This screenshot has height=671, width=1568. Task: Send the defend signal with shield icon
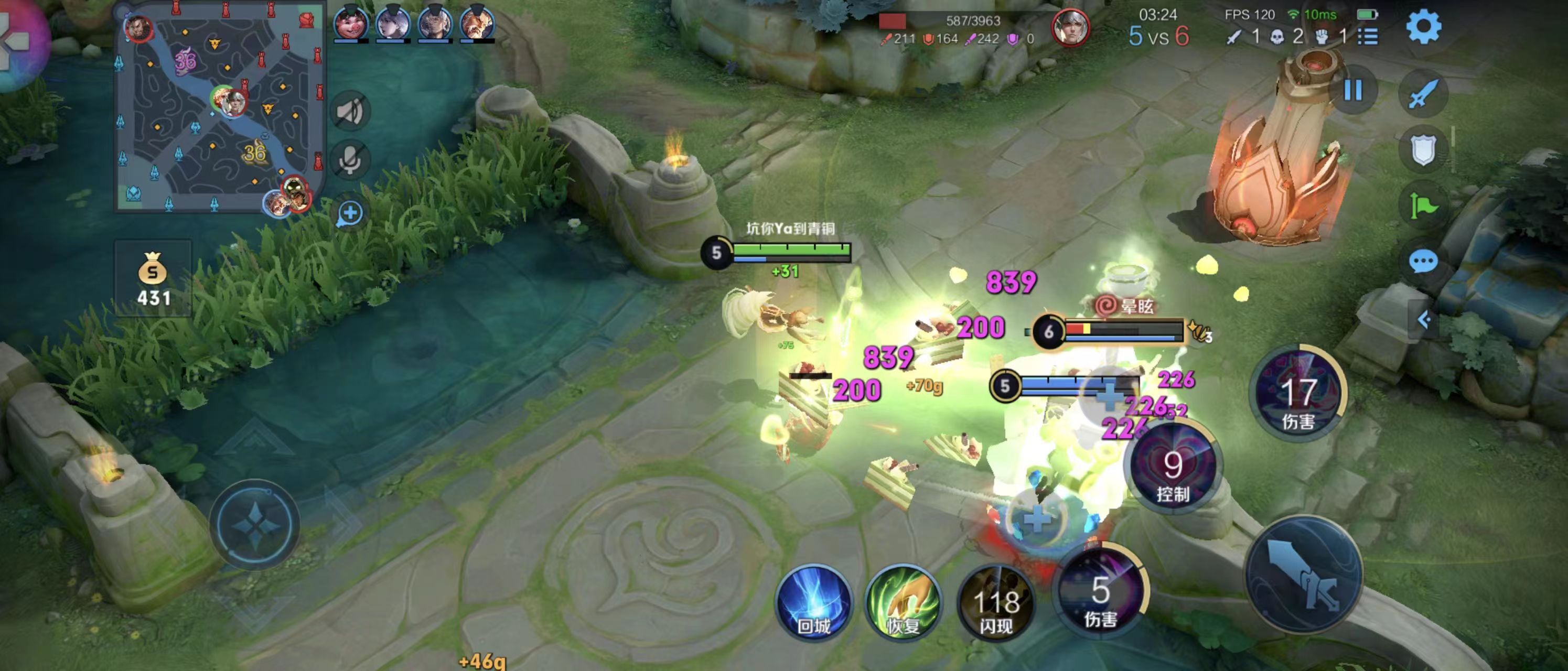pyautogui.click(x=1423, y=149)
